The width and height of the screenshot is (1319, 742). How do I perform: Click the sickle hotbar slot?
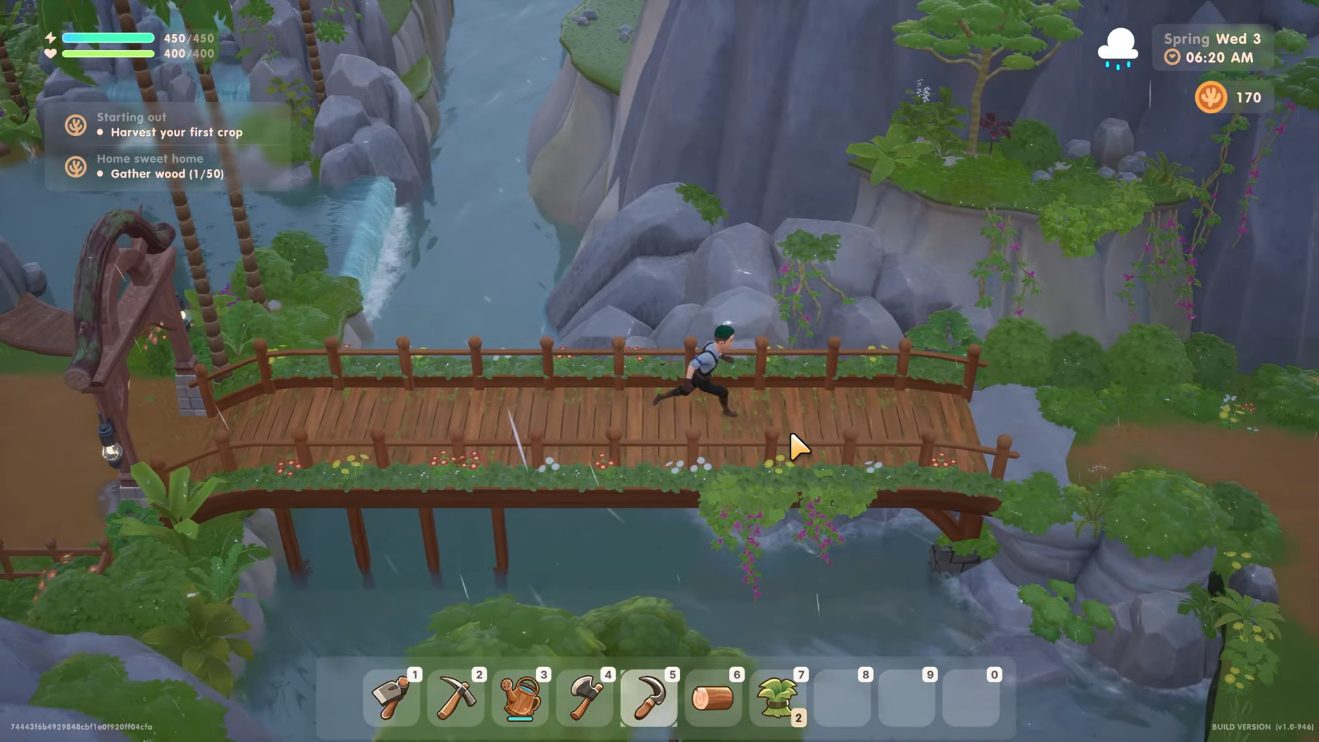(x=649, y=697)
